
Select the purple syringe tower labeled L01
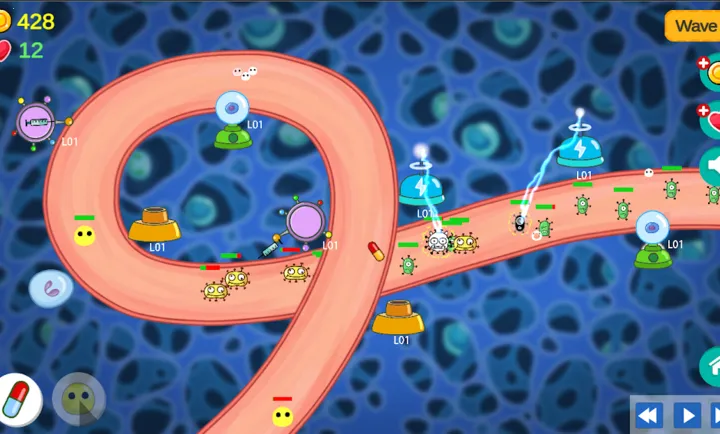[x=37, y=123]
